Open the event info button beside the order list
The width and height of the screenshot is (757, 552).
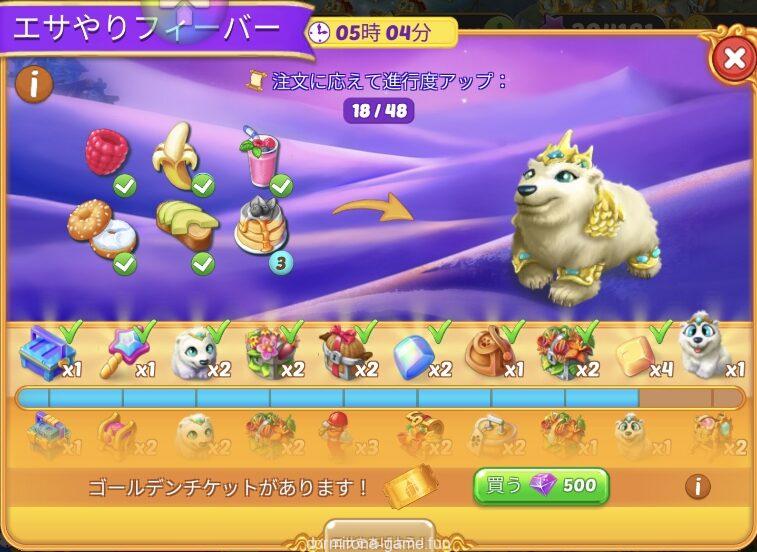(x=34, y=85)
